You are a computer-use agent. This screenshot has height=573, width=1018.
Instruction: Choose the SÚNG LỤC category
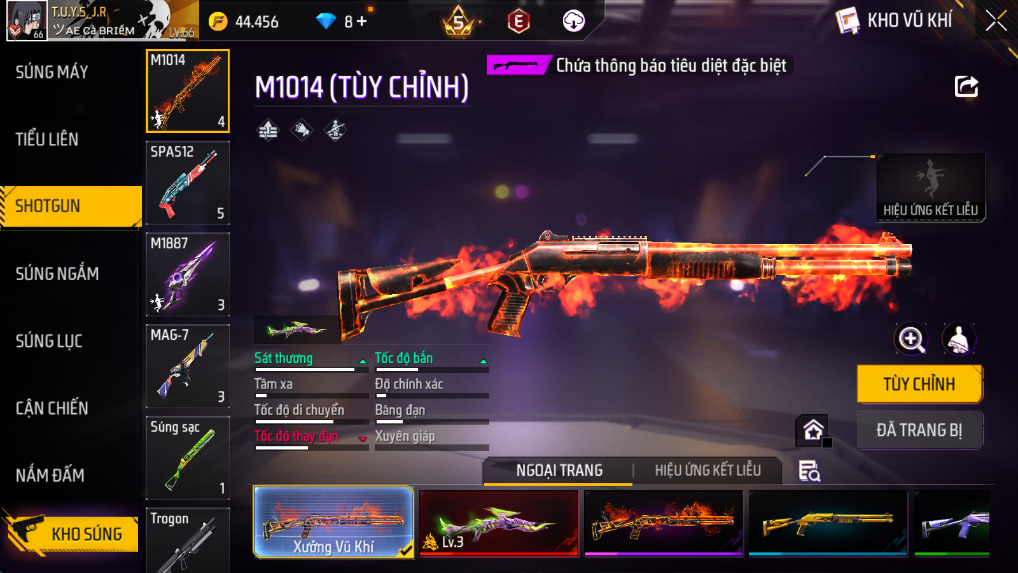pos(49,341)
